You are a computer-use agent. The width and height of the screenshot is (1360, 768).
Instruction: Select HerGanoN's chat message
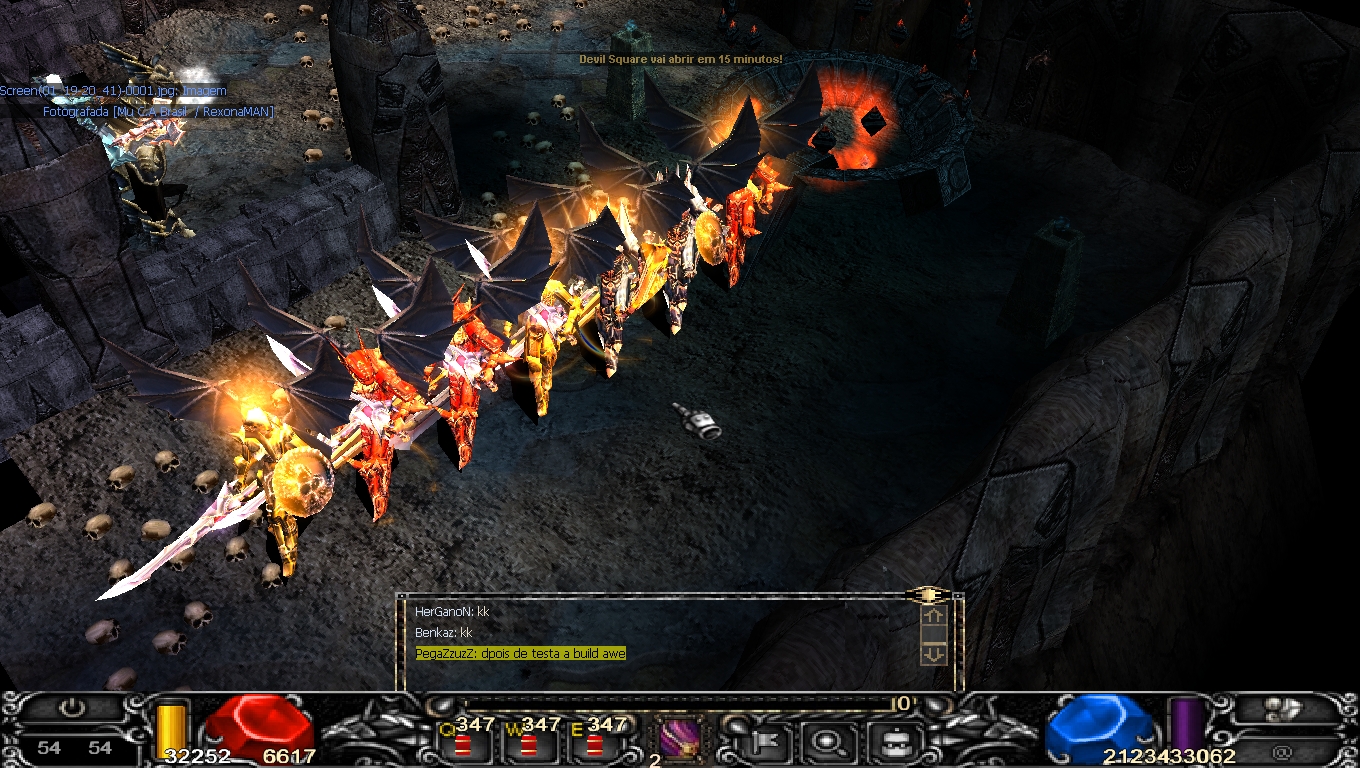tap(452, 611)
